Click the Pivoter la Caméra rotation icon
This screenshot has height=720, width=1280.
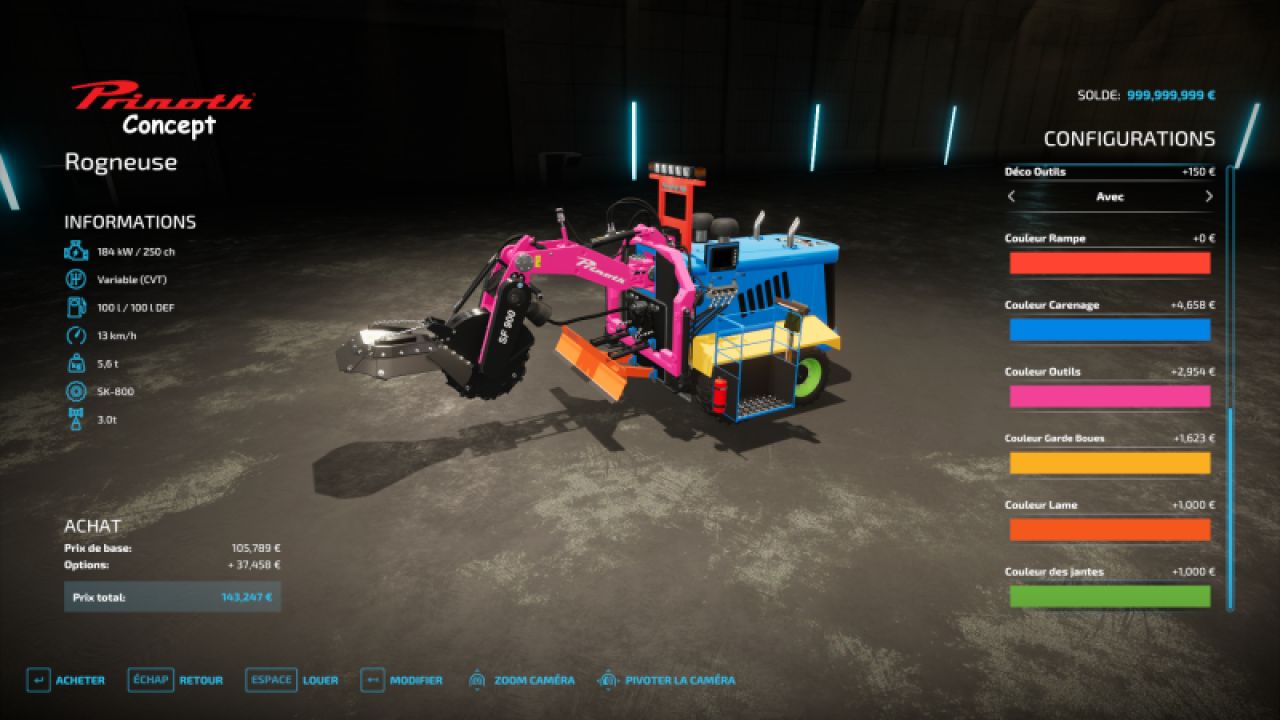(x=607, y=679)
